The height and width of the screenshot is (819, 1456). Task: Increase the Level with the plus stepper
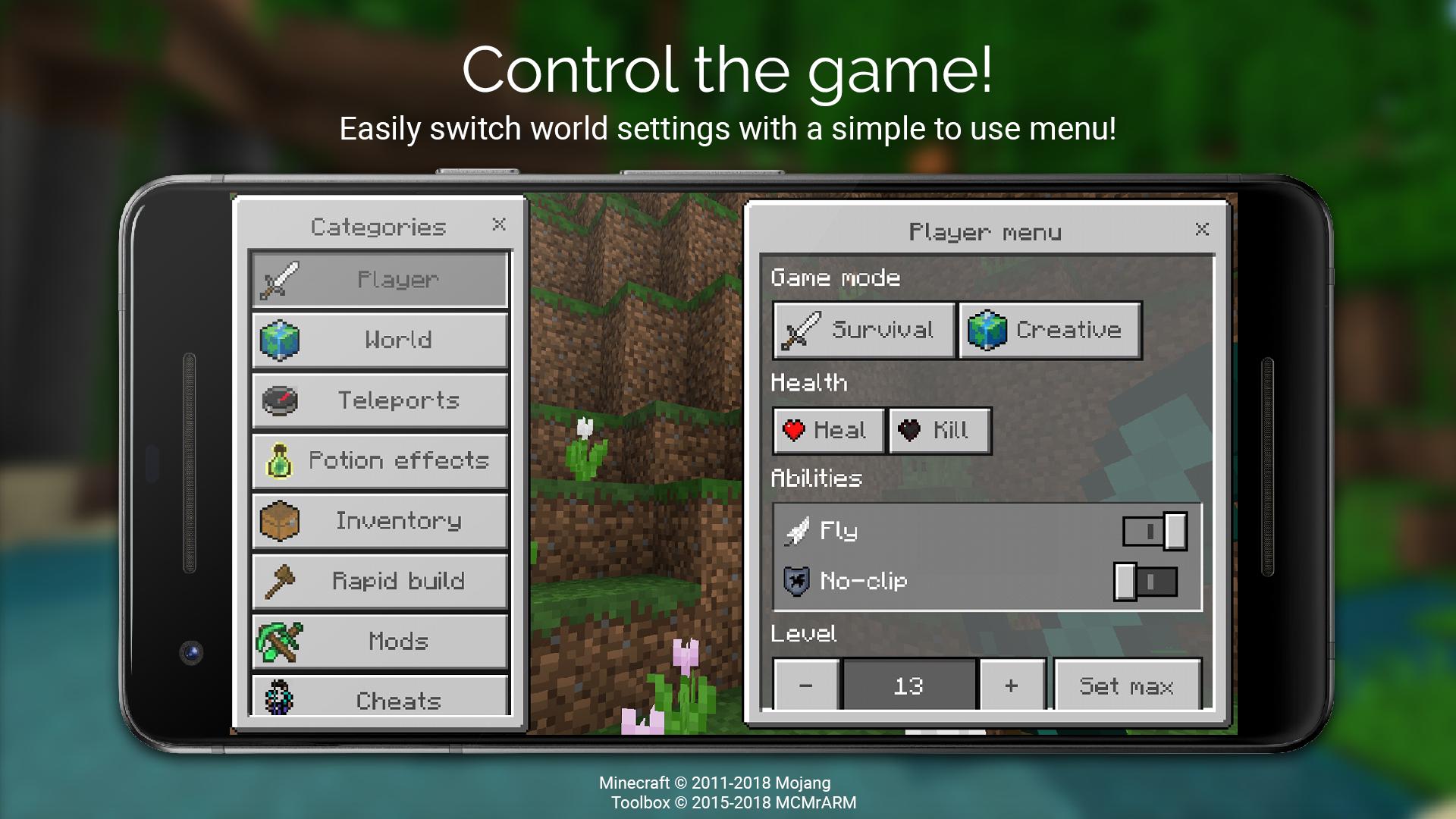[x=1012, y=686]
